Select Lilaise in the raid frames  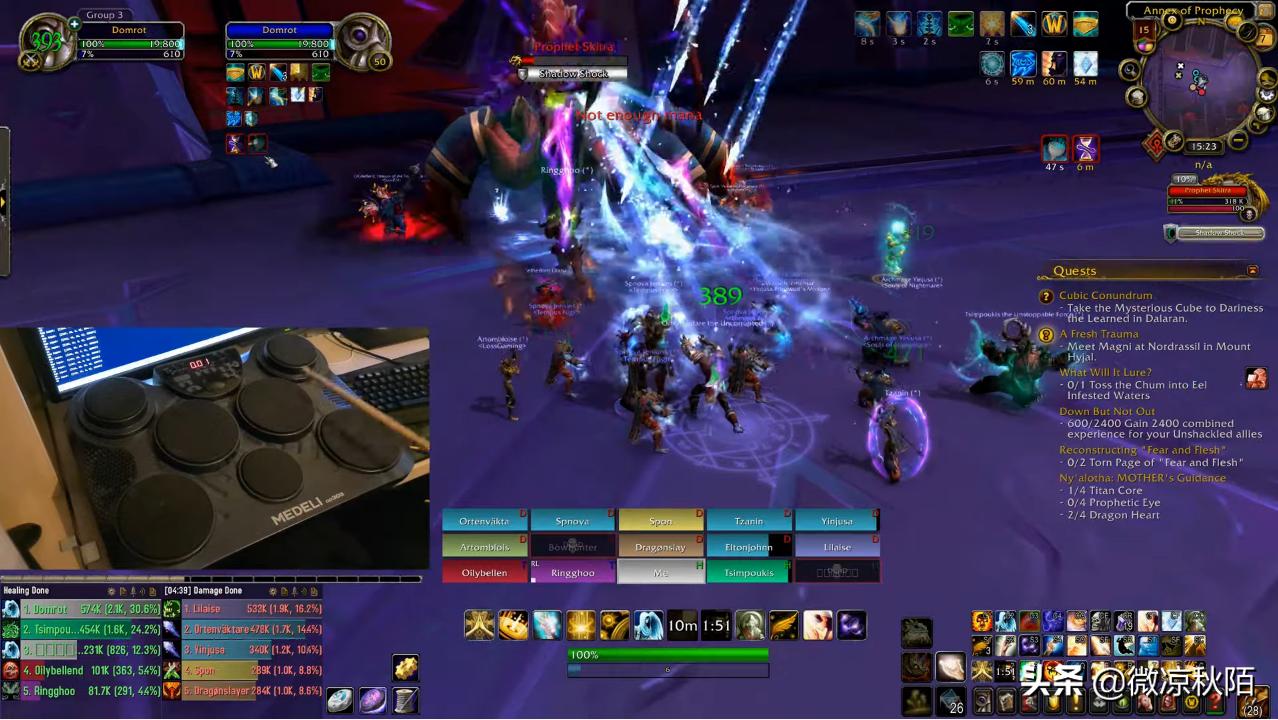click(x=837, y=547)
